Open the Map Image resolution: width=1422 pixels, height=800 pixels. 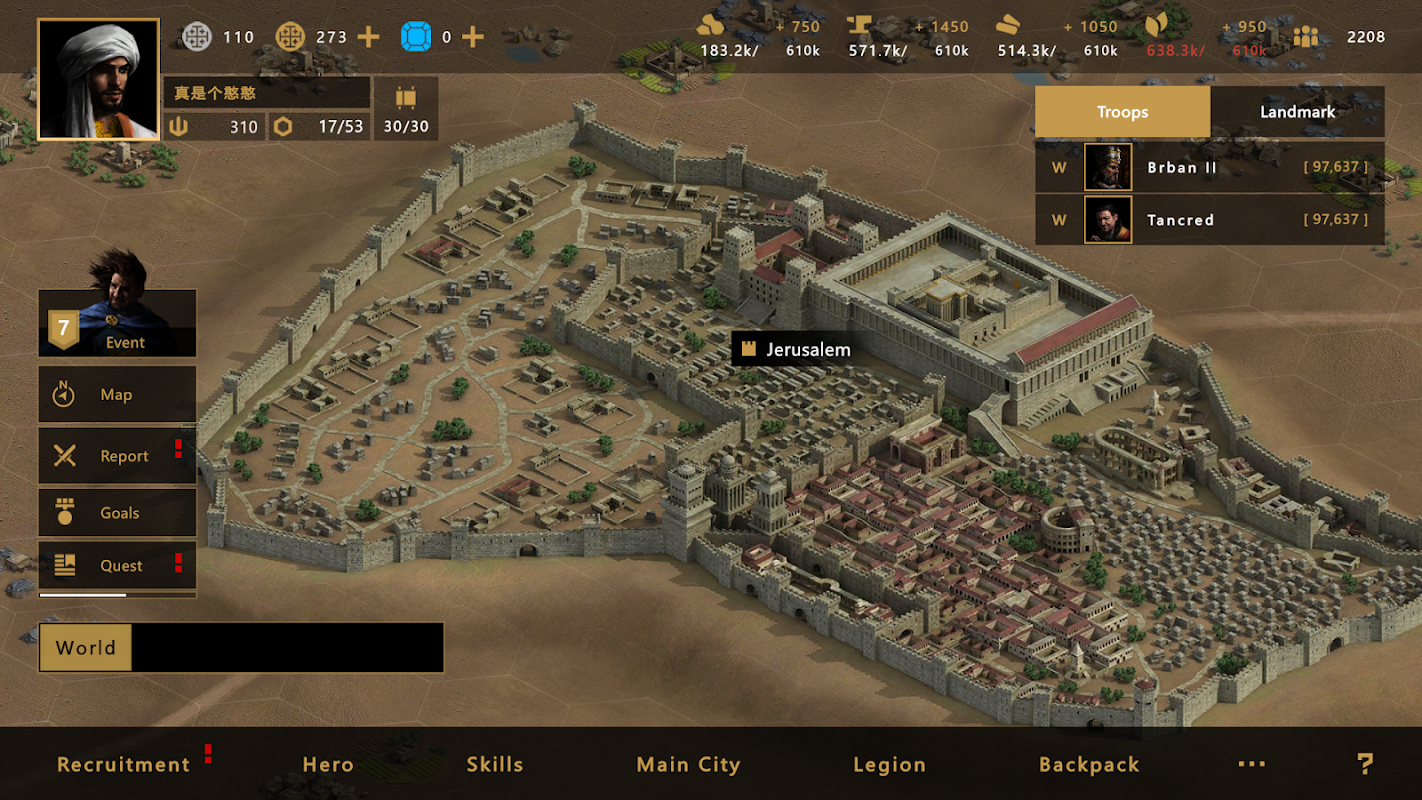tap(117, 395)
